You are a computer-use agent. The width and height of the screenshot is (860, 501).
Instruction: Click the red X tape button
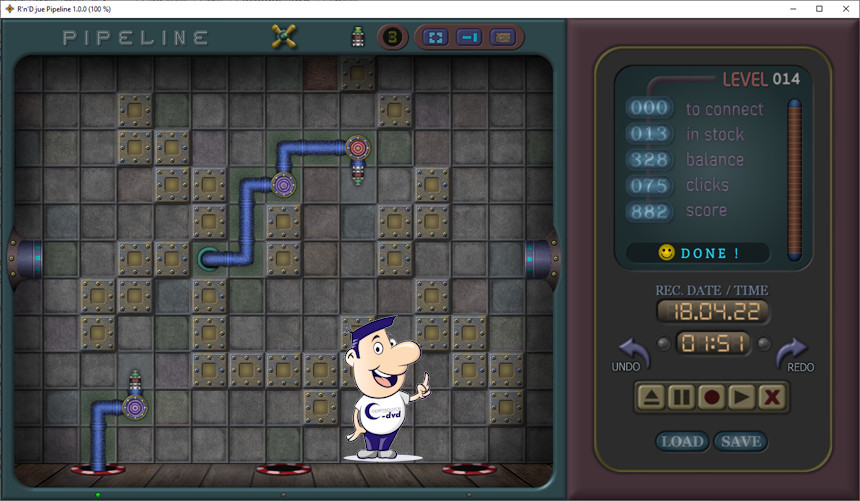click(x=771, y=397)
